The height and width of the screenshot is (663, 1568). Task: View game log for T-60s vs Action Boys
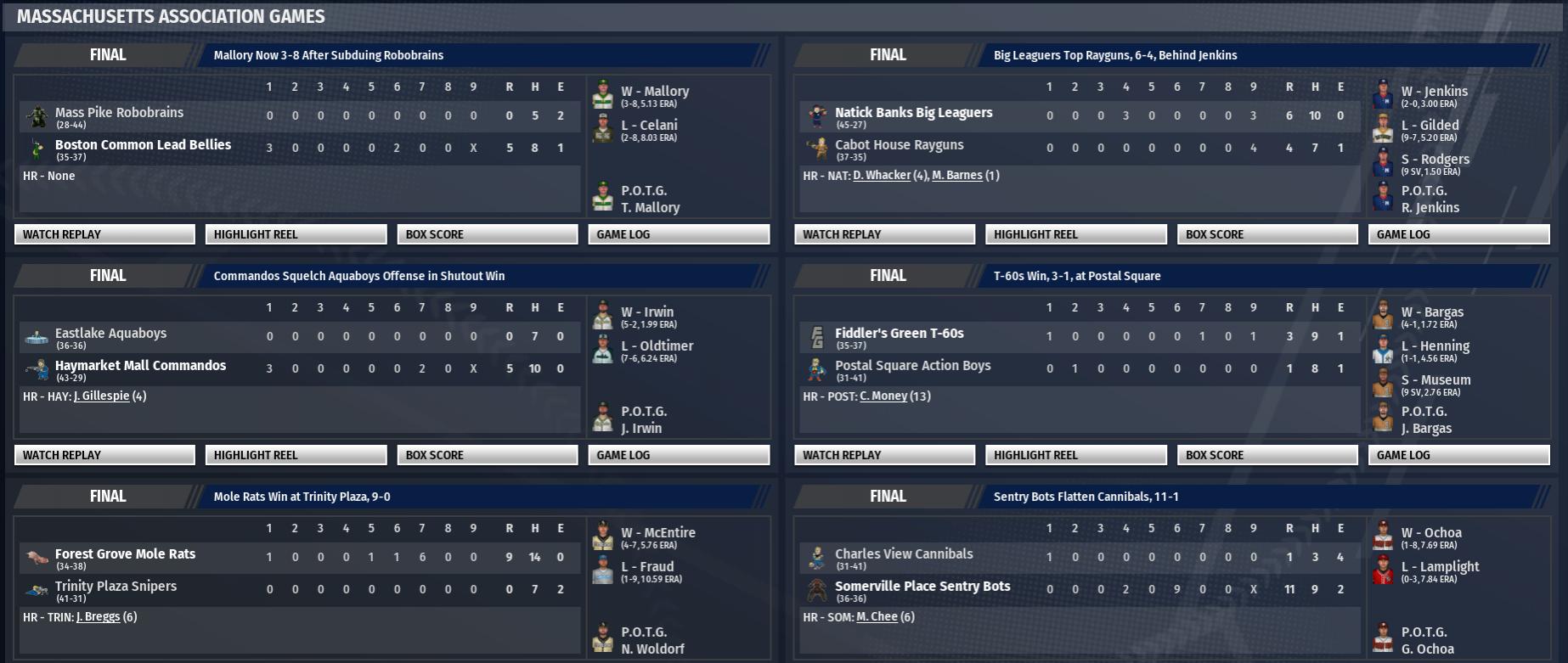1458,455
